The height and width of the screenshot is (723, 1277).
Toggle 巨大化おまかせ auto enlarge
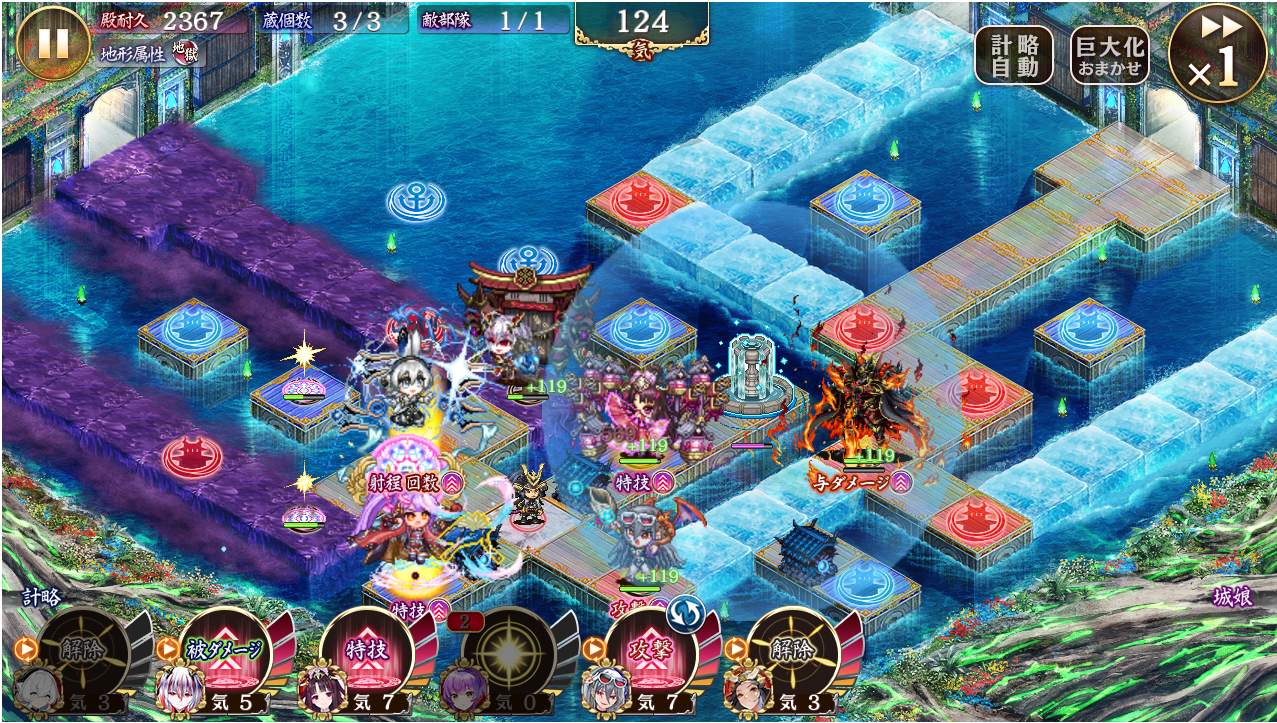tap(1108, 55)
